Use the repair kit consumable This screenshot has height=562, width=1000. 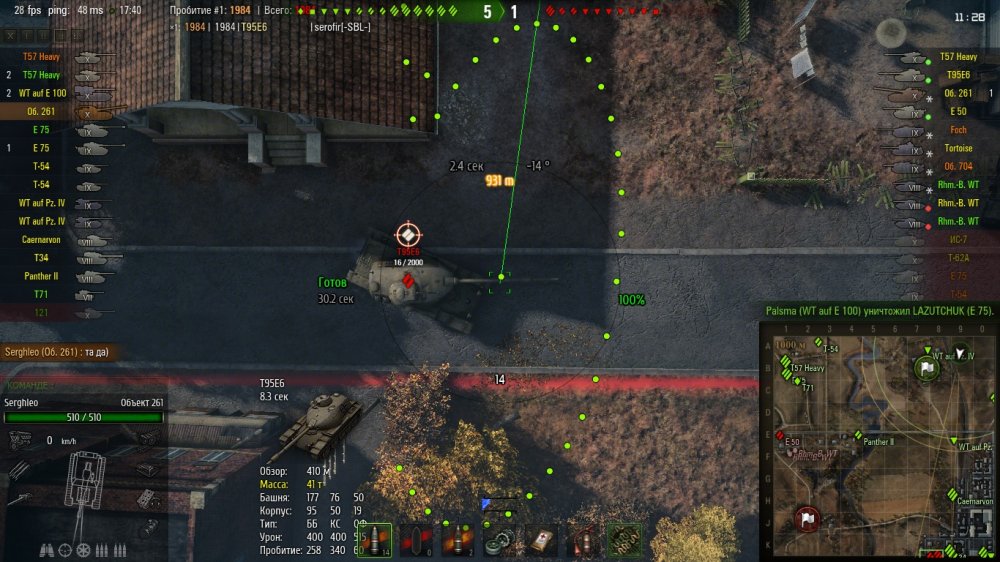coord(499,540)
